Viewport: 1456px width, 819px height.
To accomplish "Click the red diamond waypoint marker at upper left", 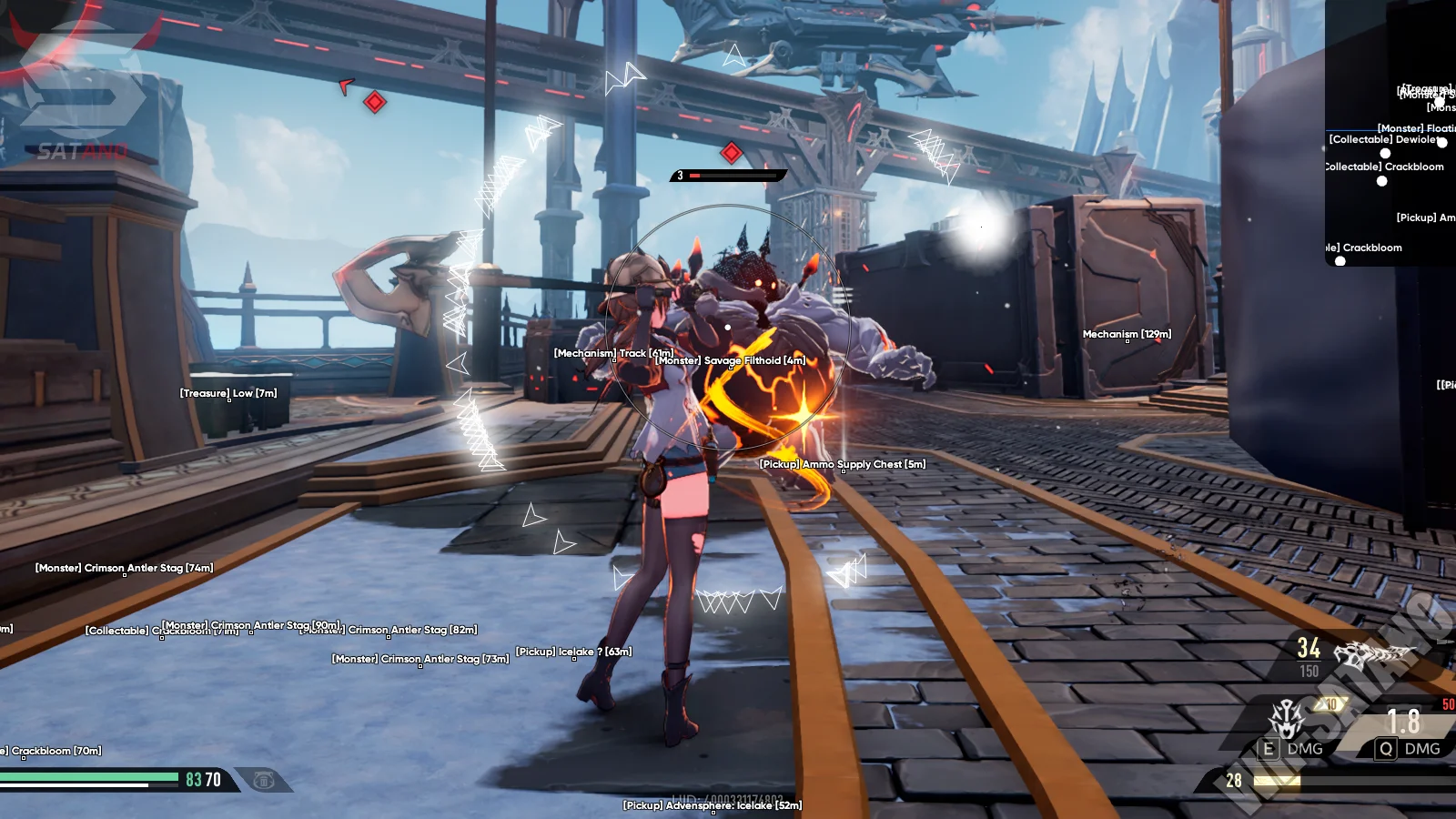I will click(x=373, y=100).
